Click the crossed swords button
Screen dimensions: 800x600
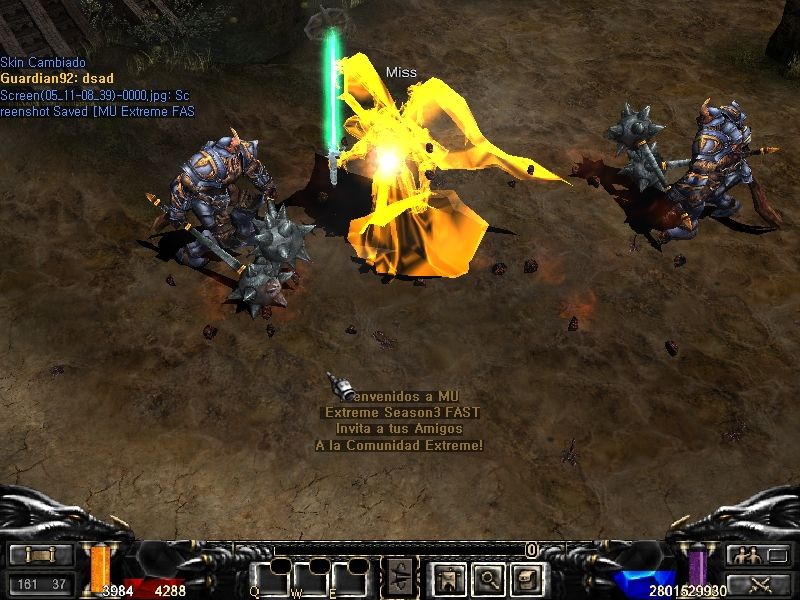click(x=758, y=583)
